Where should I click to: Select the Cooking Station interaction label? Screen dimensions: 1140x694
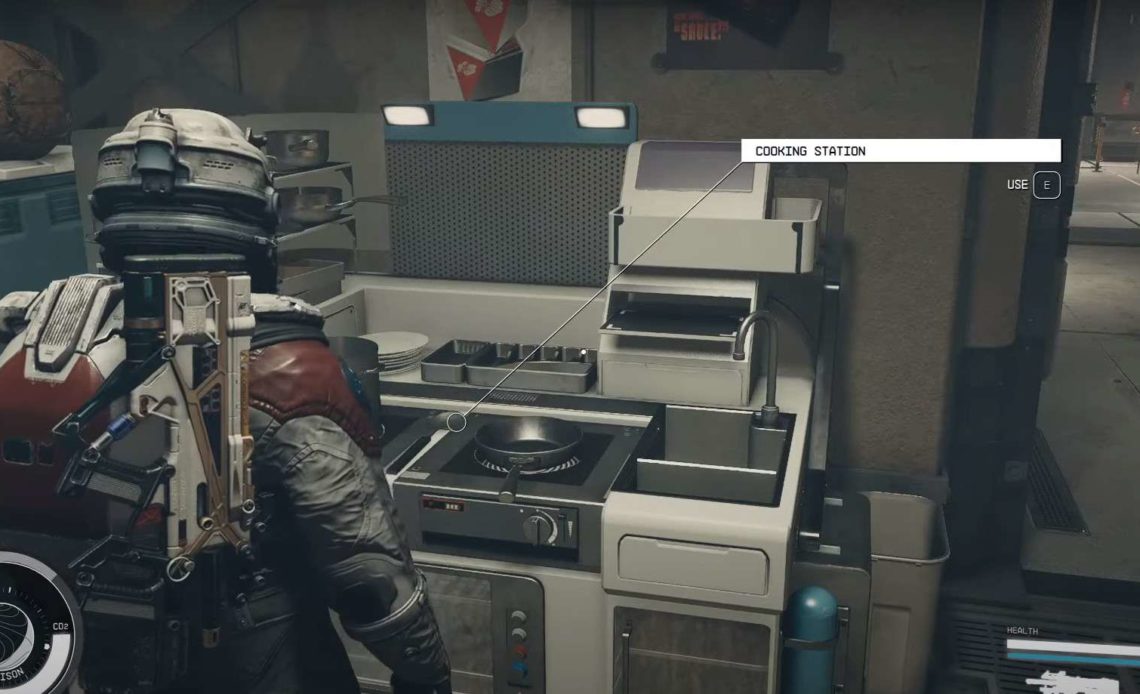899,151
